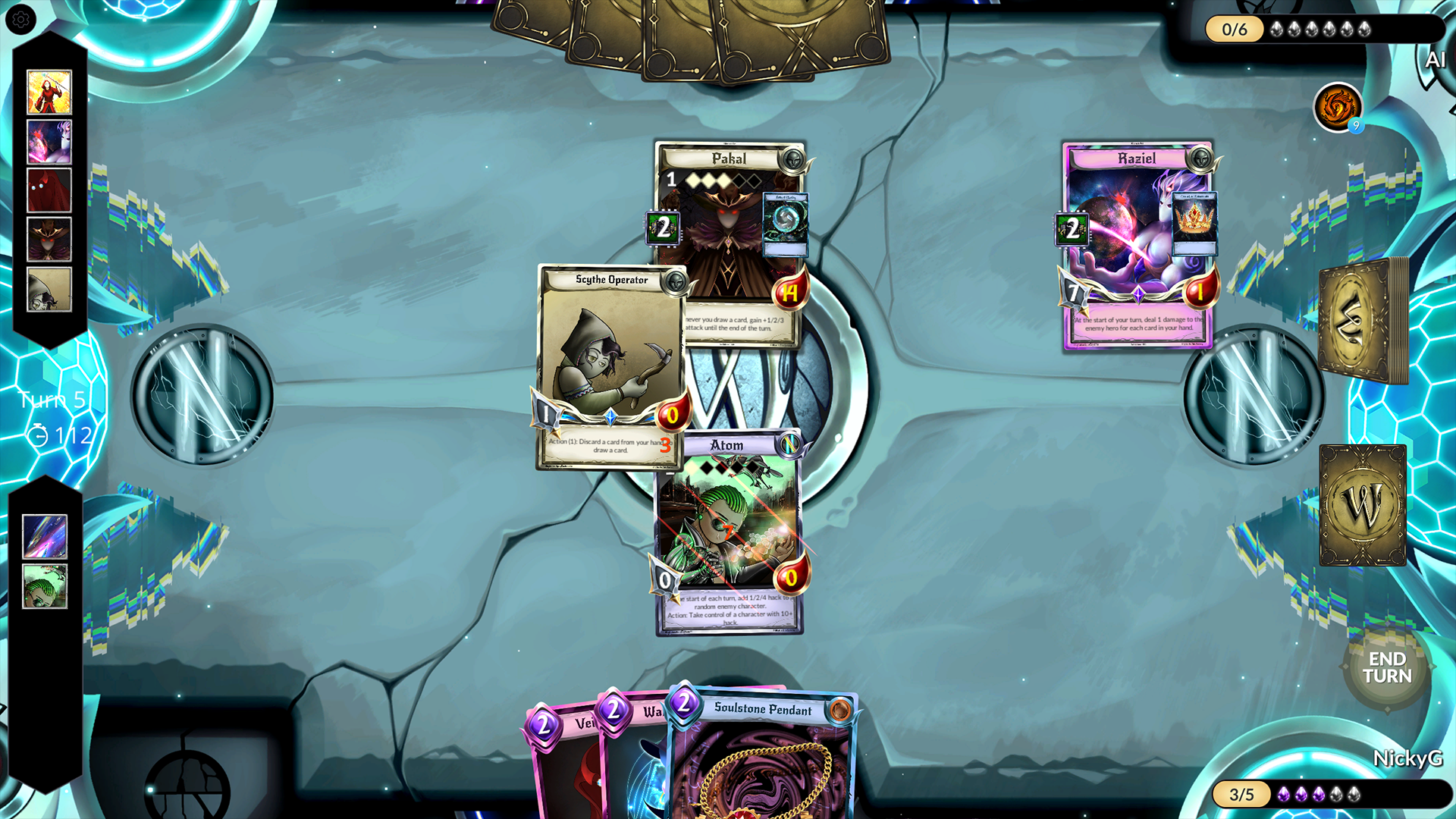Open the settings gear icon
1456x819 pixels.
coord(21,20)
